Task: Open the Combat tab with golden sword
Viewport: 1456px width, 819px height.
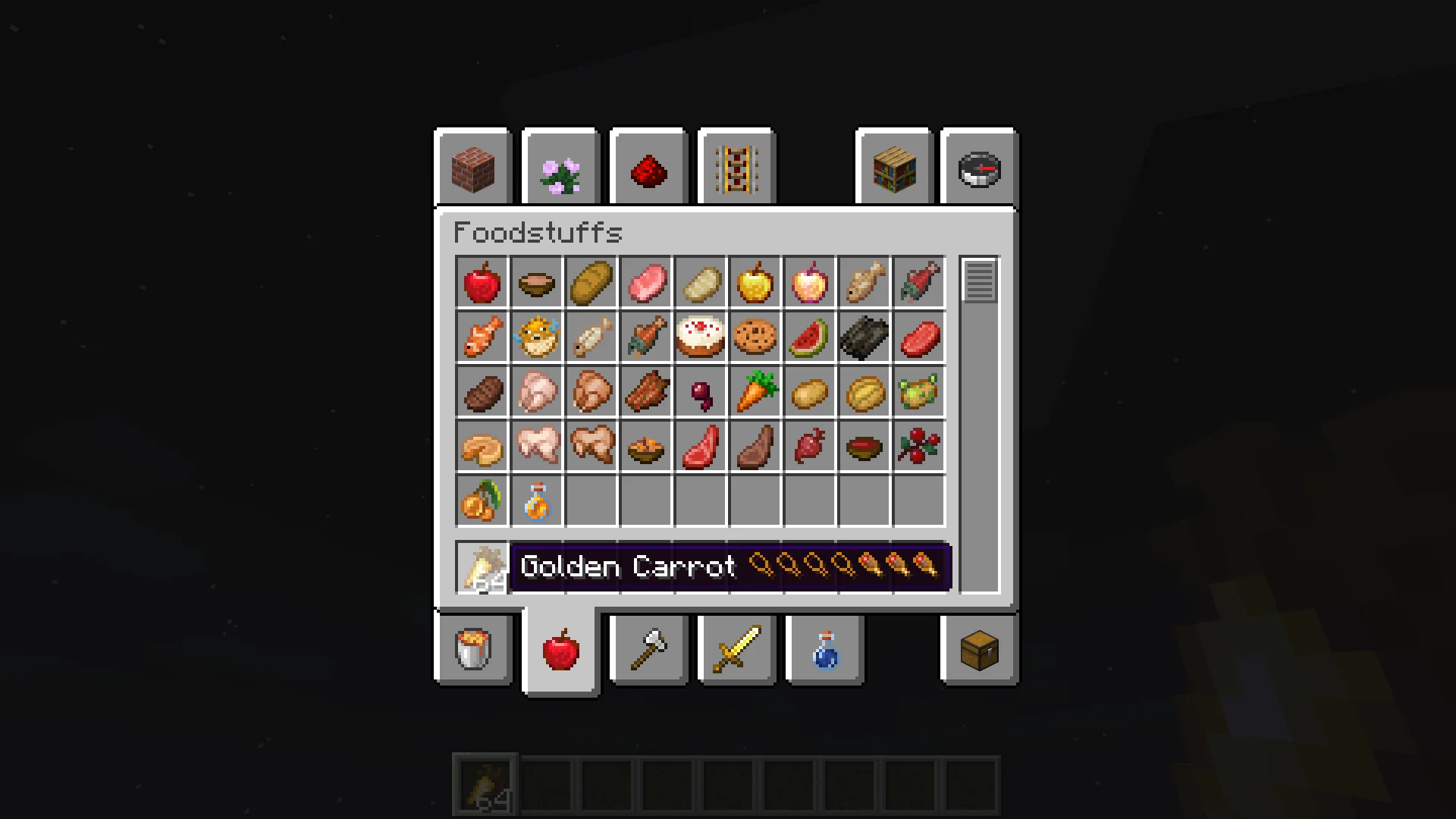Action: 736,650
